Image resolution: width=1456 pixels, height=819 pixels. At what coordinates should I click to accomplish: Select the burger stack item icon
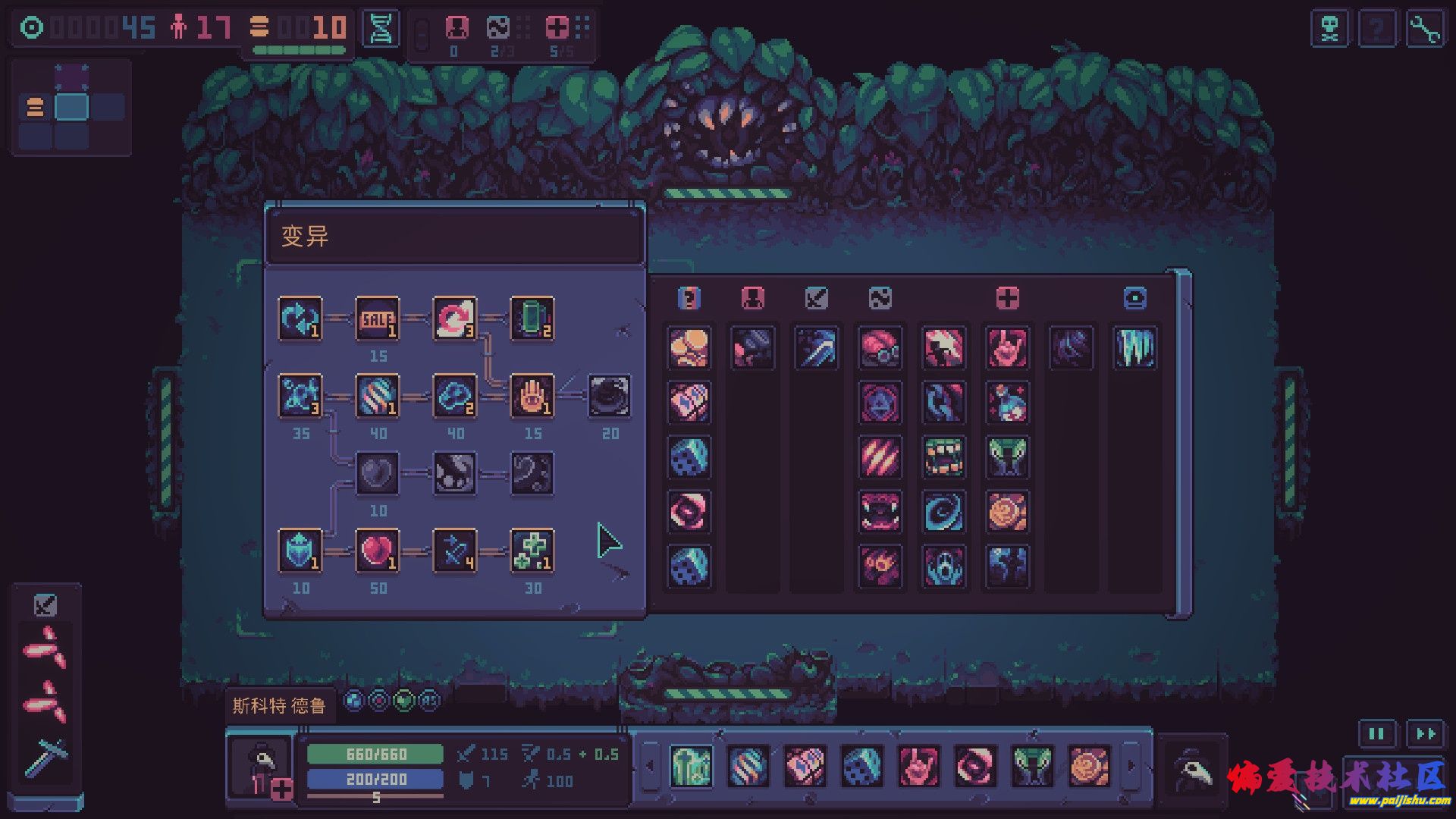(689, 348)
